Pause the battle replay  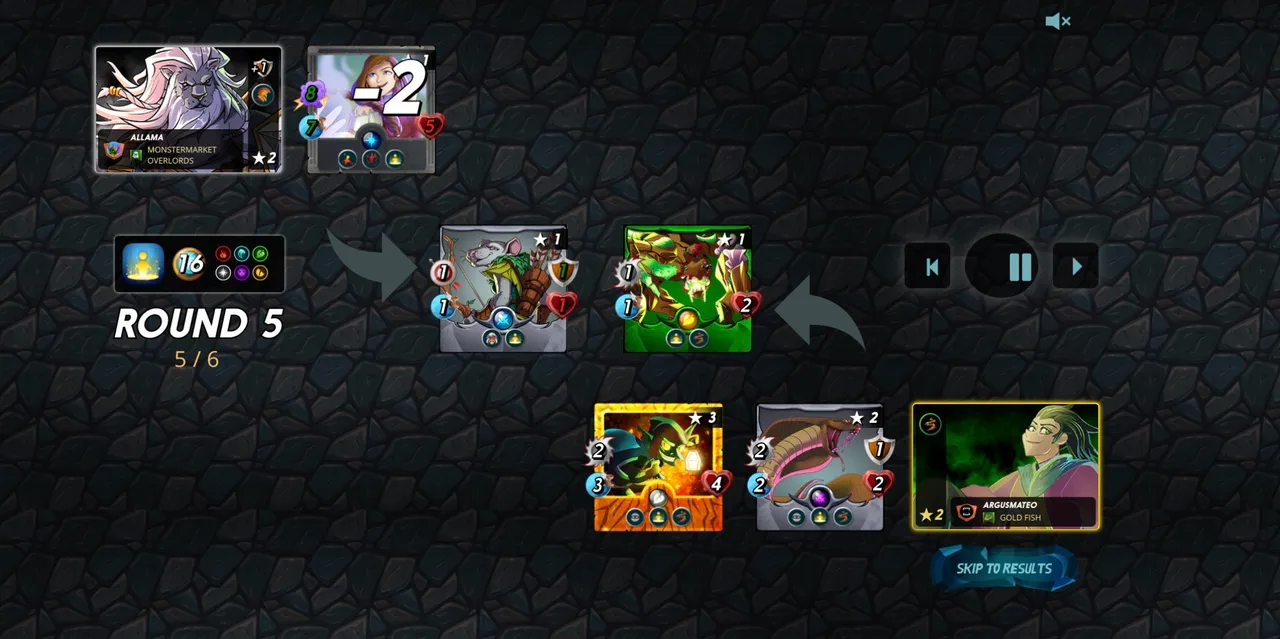click(x=1020, y=267)
